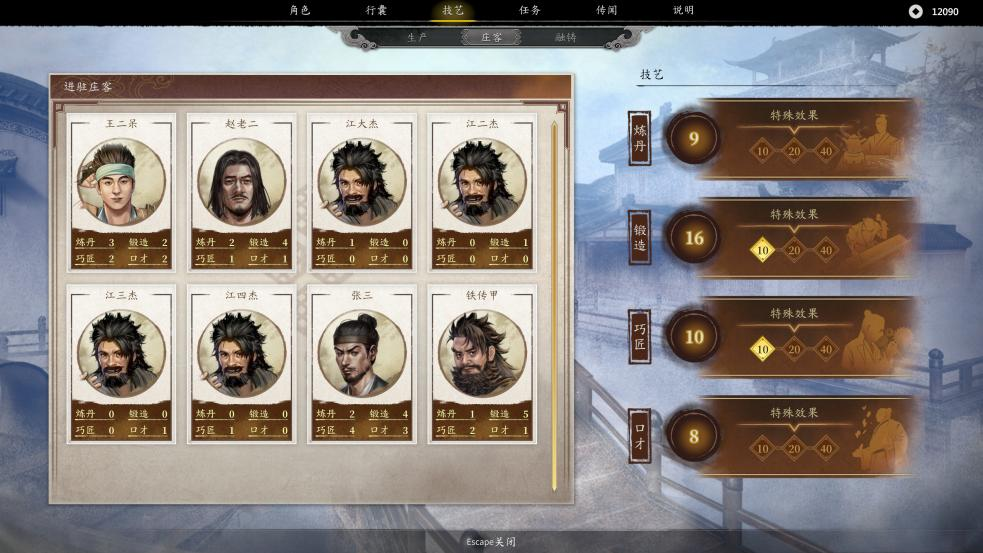This screenshot has height=553, width=983.
Task: Switch to the 角色 tab
Action: (x=300, y=11)
